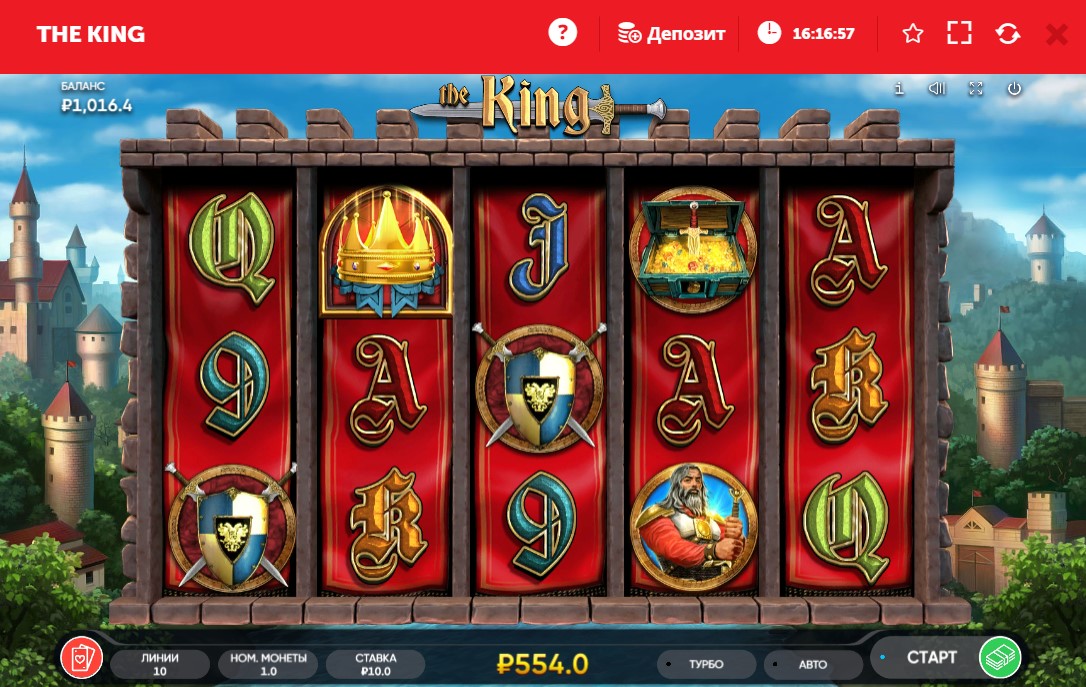1086x687 pixels.
Task: Click the in-game power exit icon
Action: 1014,89
